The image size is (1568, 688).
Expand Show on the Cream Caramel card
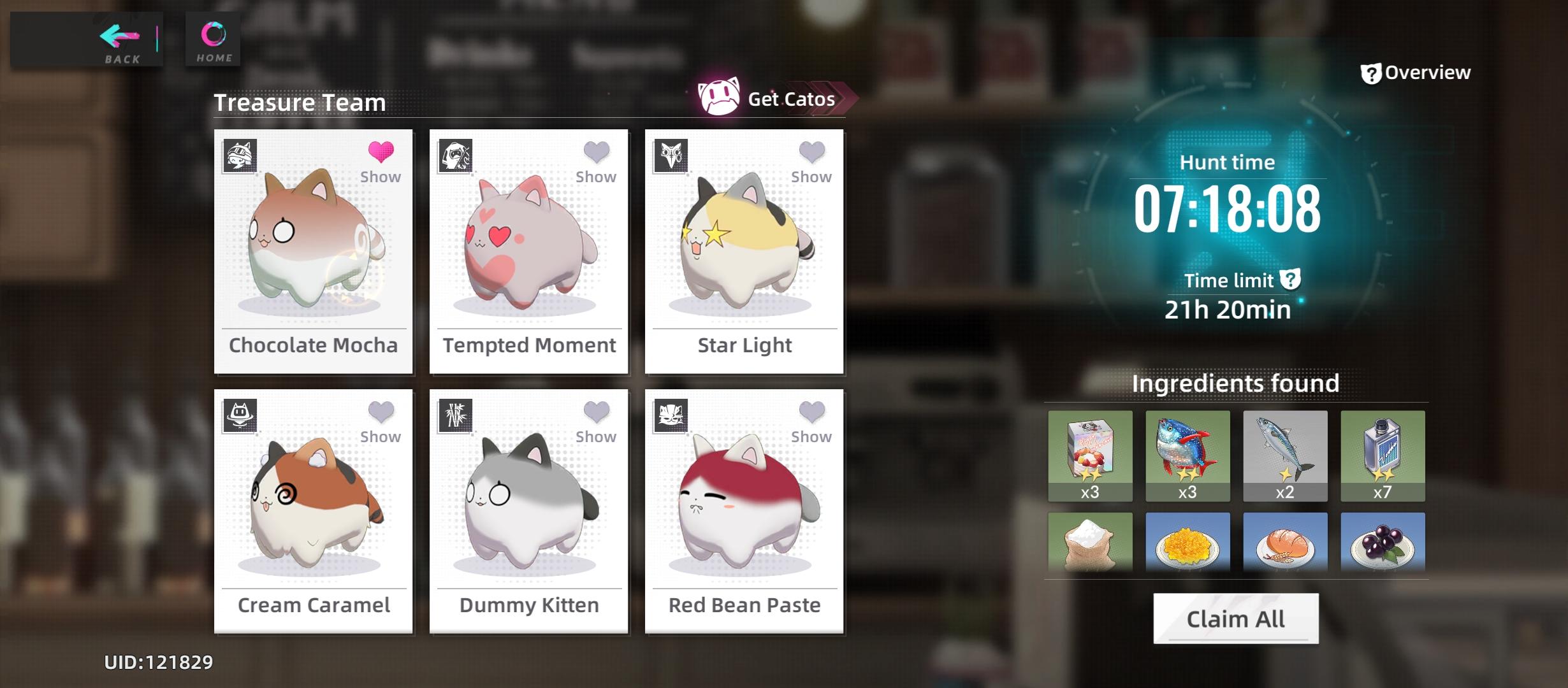click(380, 436)
